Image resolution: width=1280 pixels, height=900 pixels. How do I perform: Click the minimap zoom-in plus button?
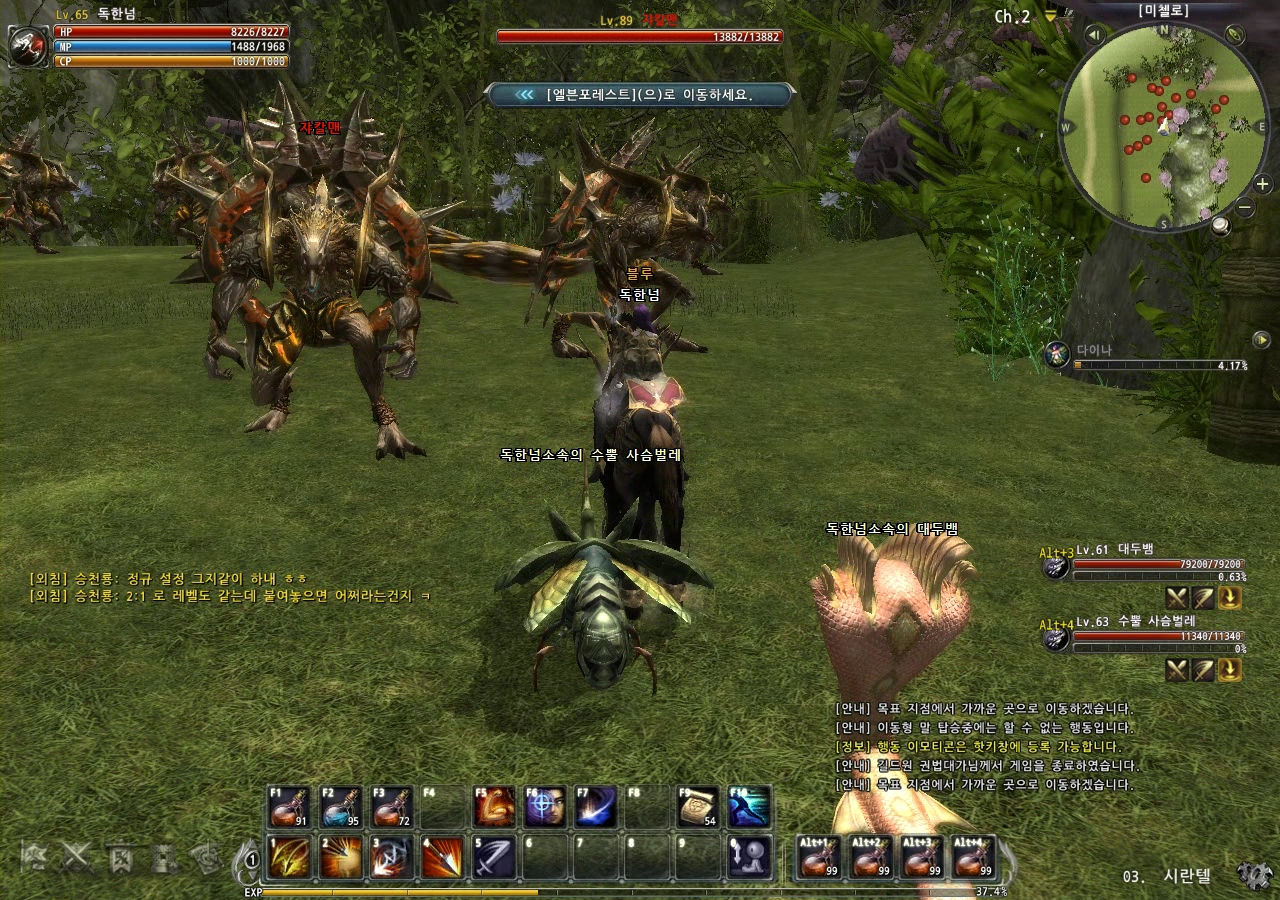[x=1262, y=184]
